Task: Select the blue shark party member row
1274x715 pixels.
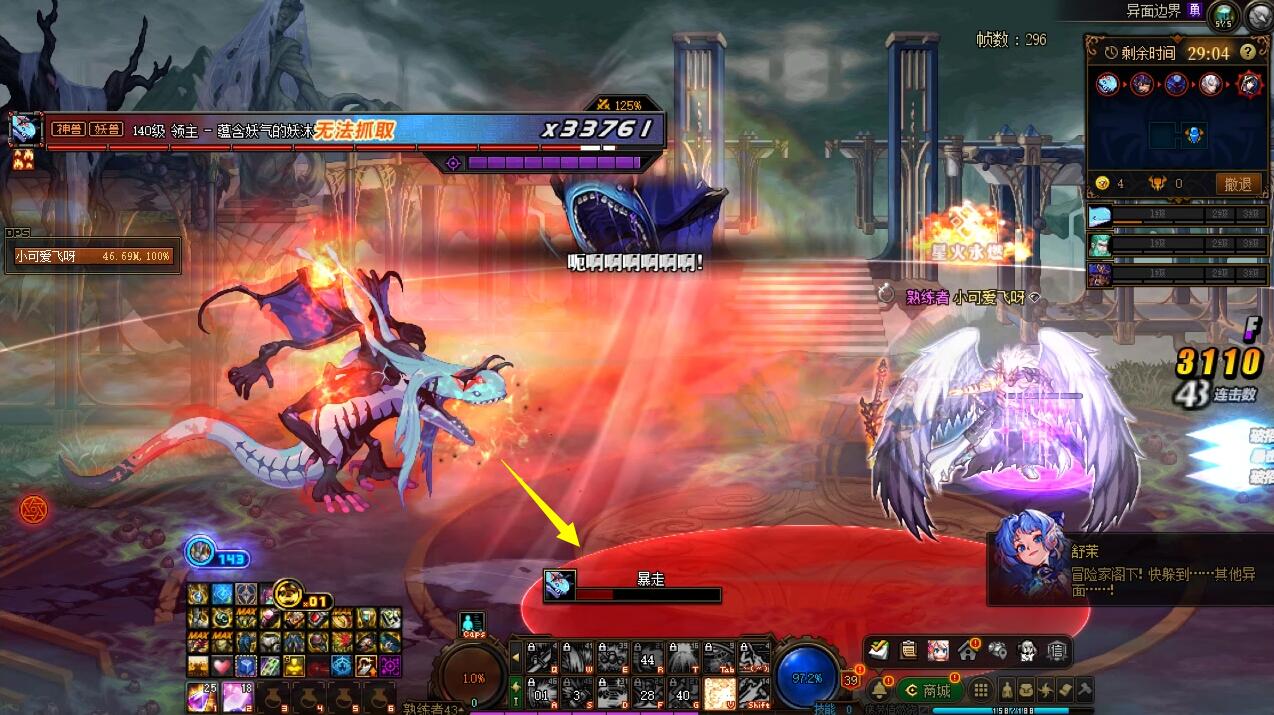Action: click(x=1178, y=216)
